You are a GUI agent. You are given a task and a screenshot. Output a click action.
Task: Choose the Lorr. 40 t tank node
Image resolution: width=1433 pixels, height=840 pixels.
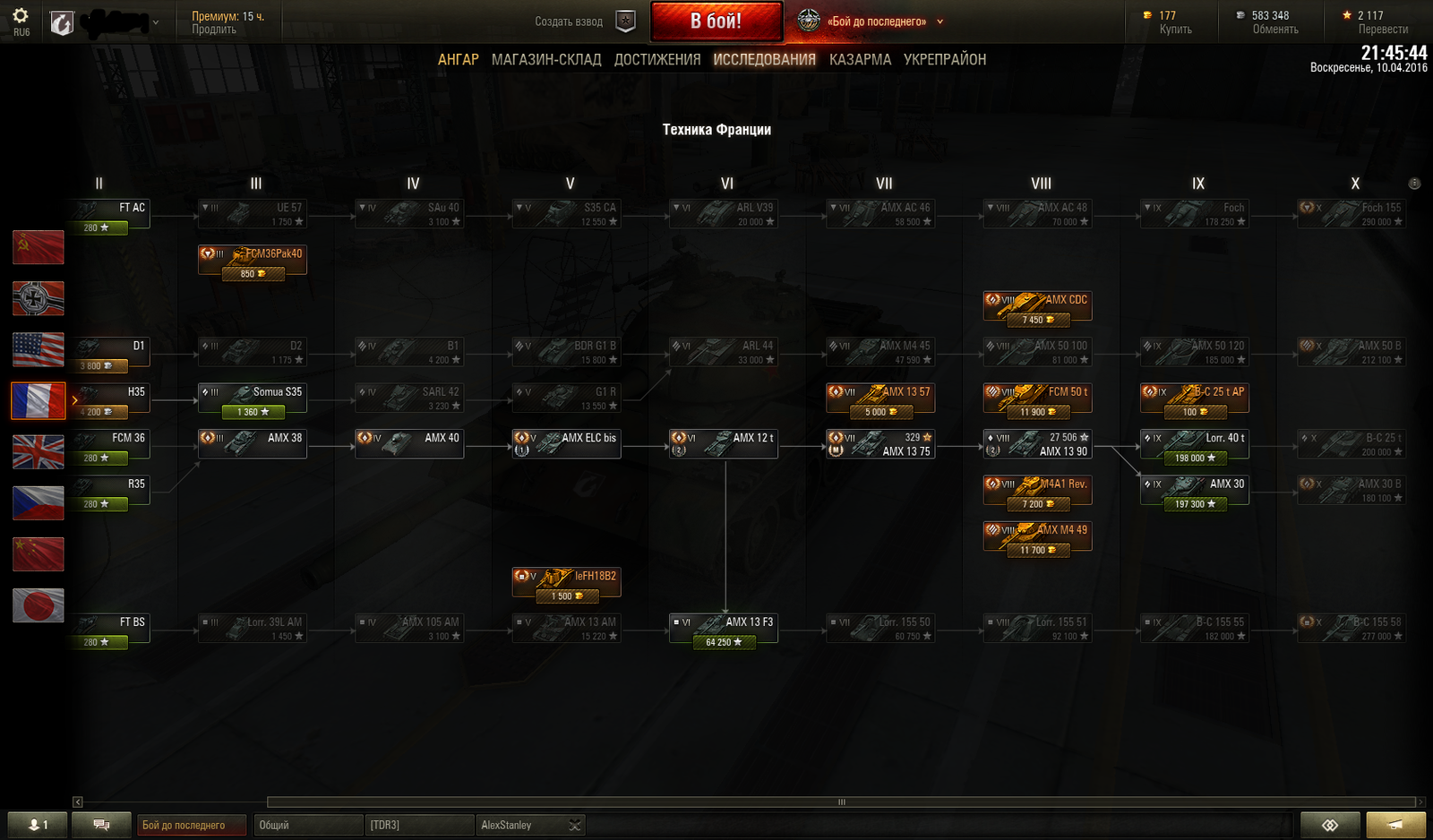[1194, 444]
